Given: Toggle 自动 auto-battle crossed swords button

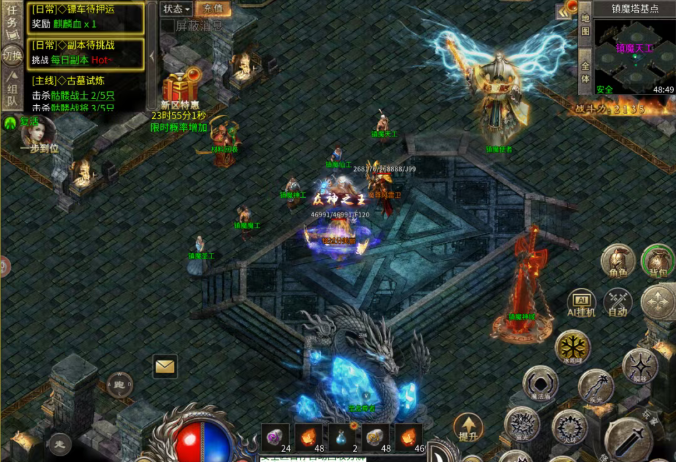Looking at the screenshot, I should [618, 301].
